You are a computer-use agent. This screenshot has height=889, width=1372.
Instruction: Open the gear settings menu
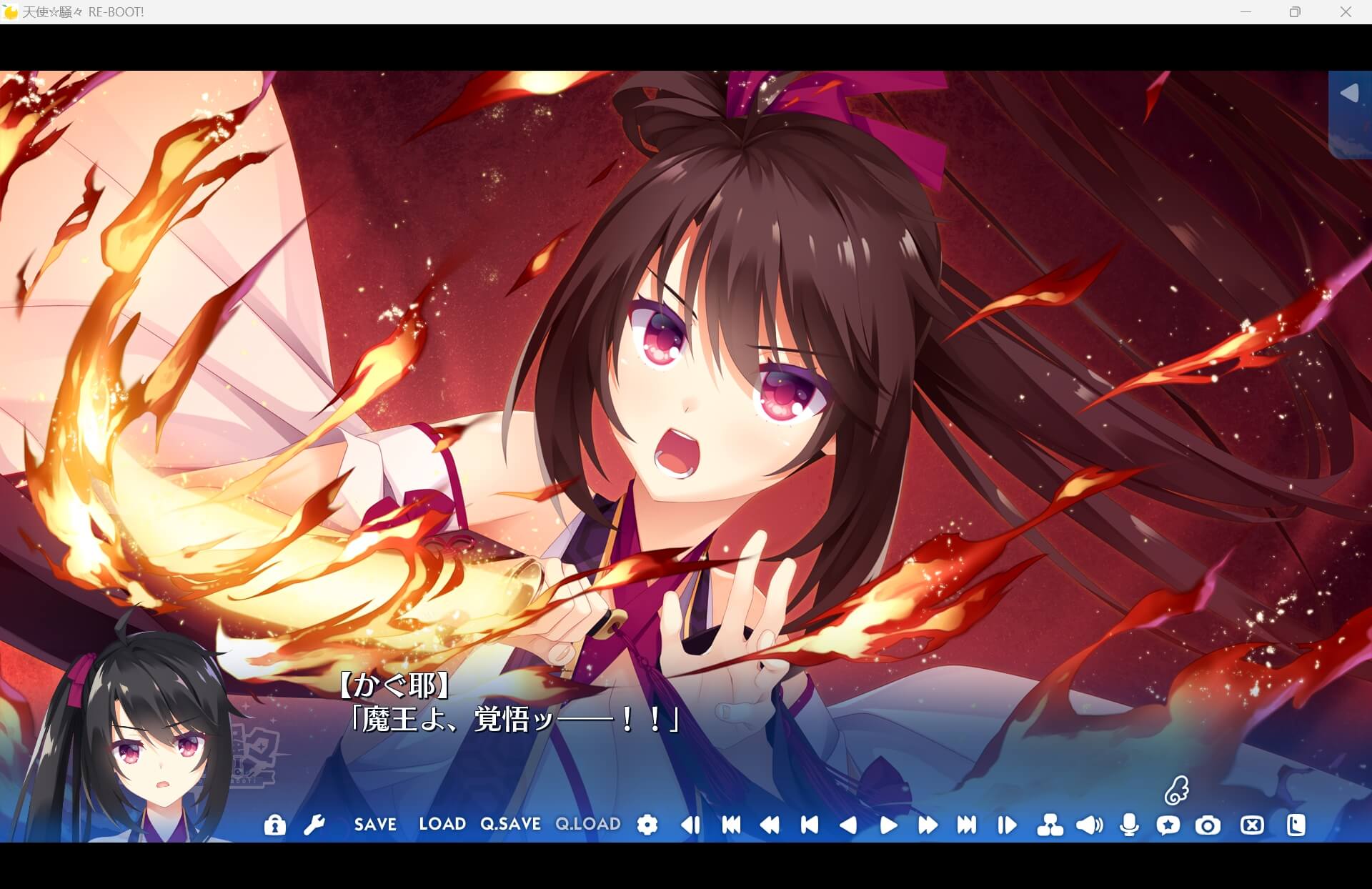pos(647,825)
